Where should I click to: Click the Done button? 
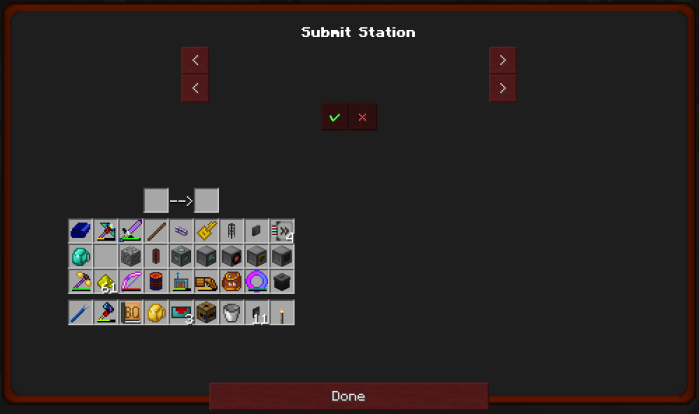pyautogui.click(x=348, y=396)
